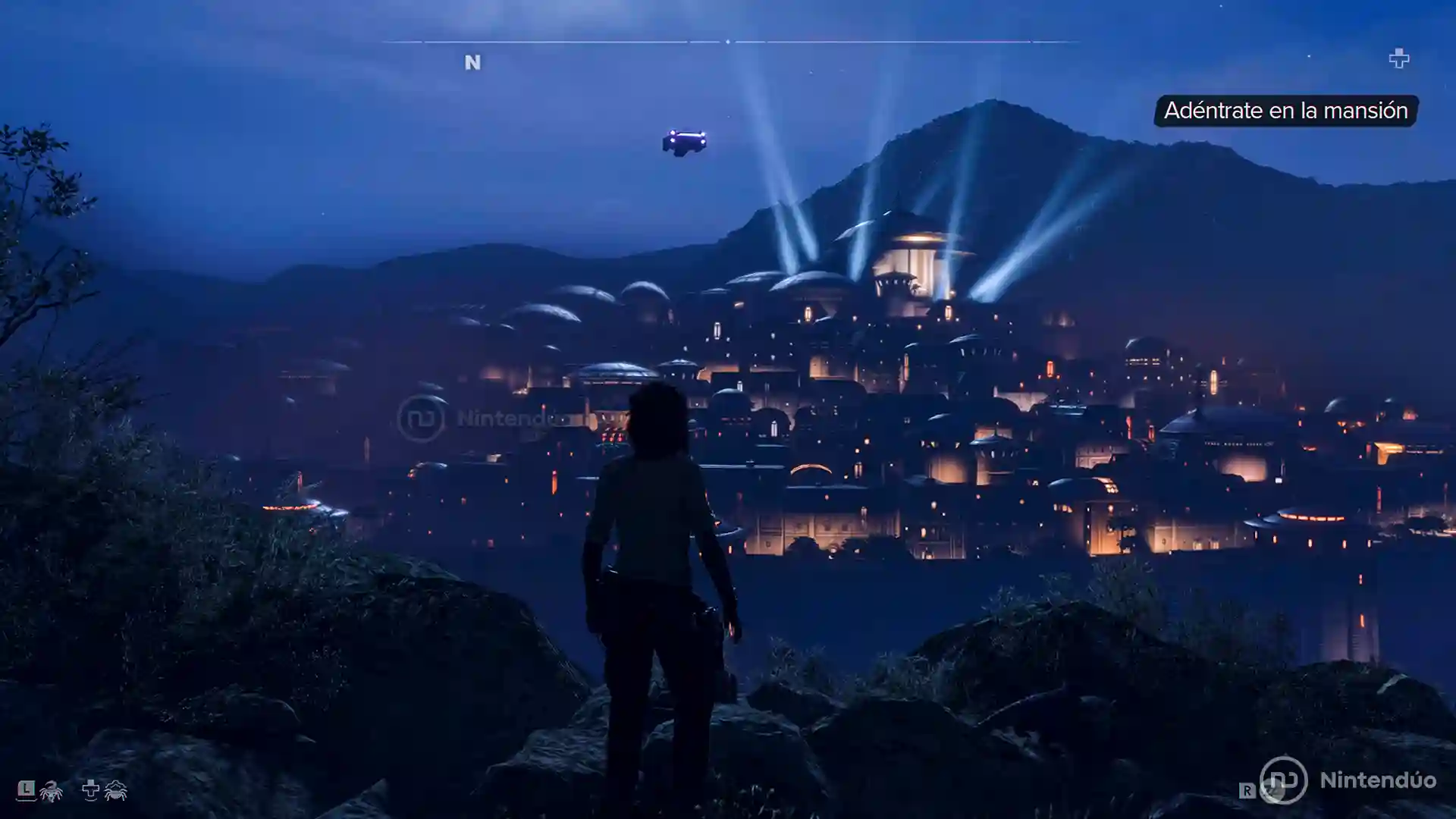
Task: Select the crouching Nix sense icon
Action: [115, 790]
